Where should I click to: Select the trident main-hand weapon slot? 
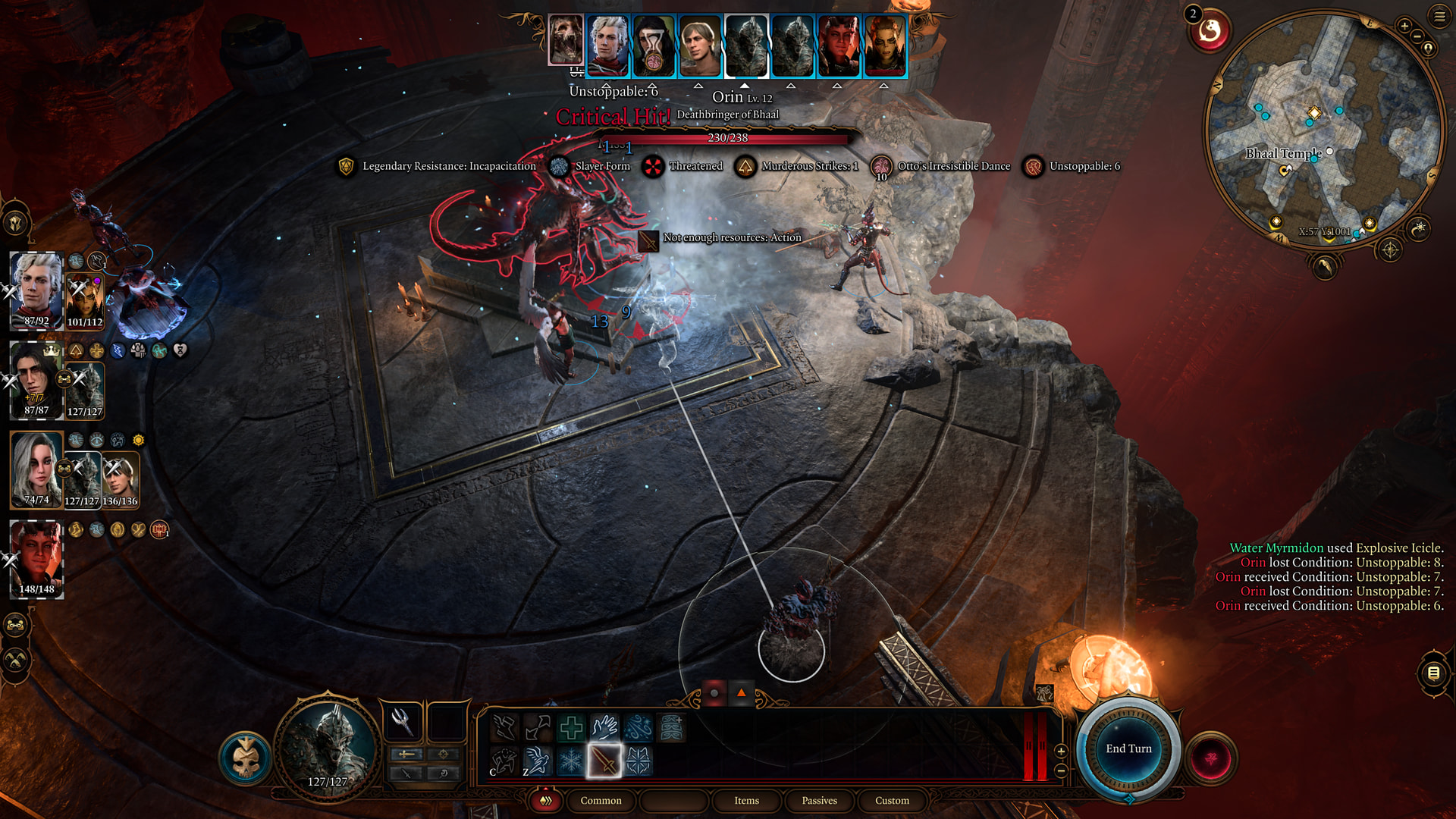tap(402, 721)
